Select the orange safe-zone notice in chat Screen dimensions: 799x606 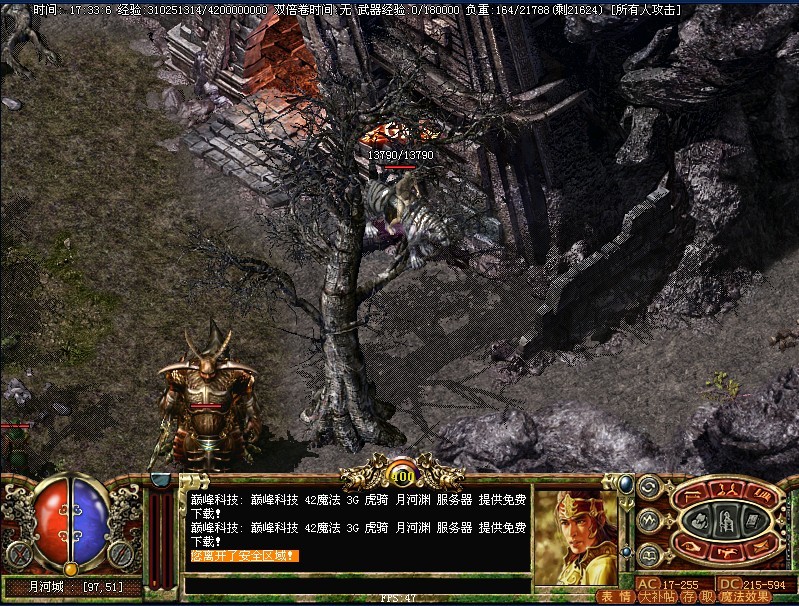click(244, 556)
